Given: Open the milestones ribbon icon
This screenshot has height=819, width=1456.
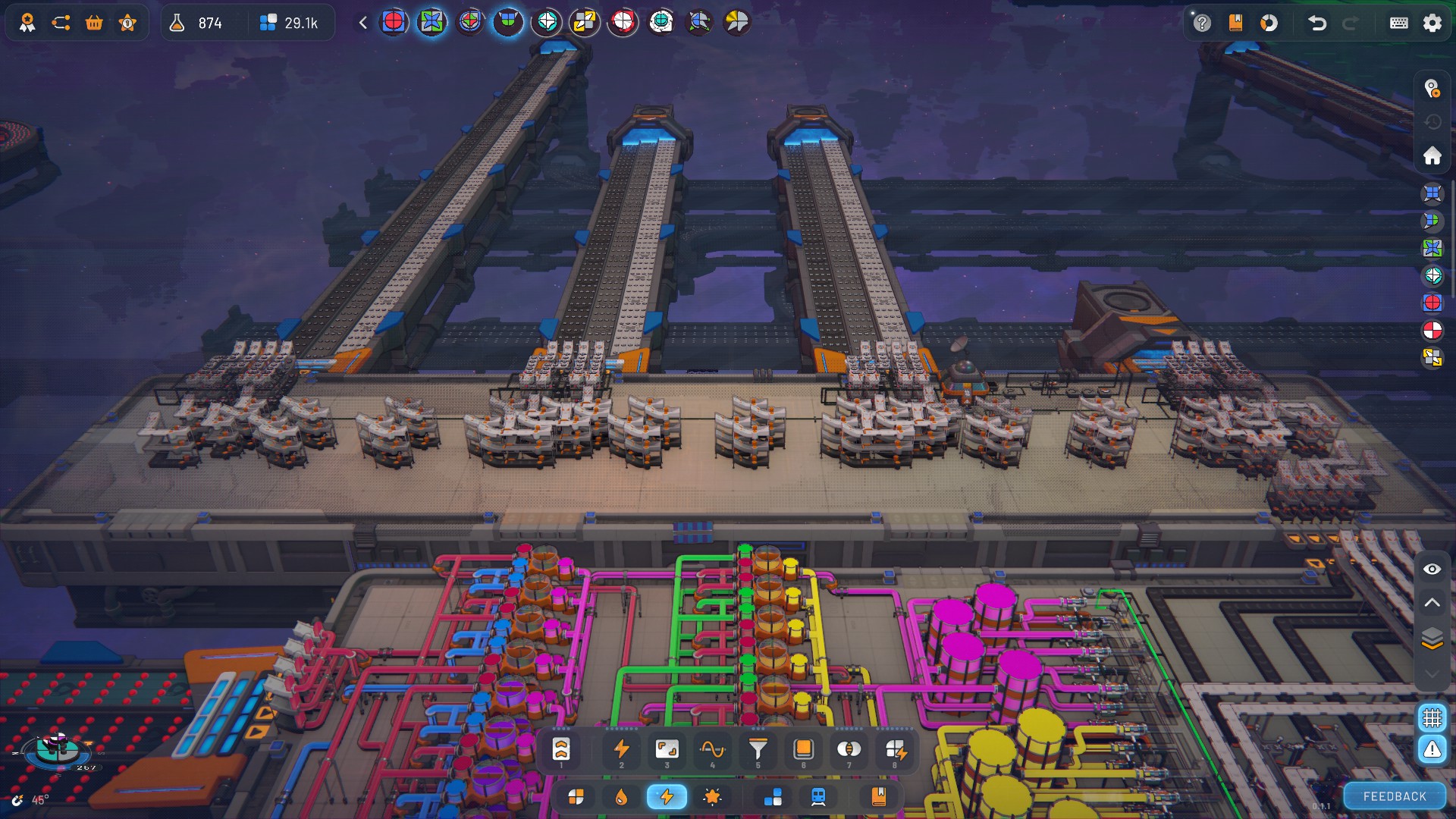Looking at the screenshot, I should pyautogui.click(x=27, y=23).
